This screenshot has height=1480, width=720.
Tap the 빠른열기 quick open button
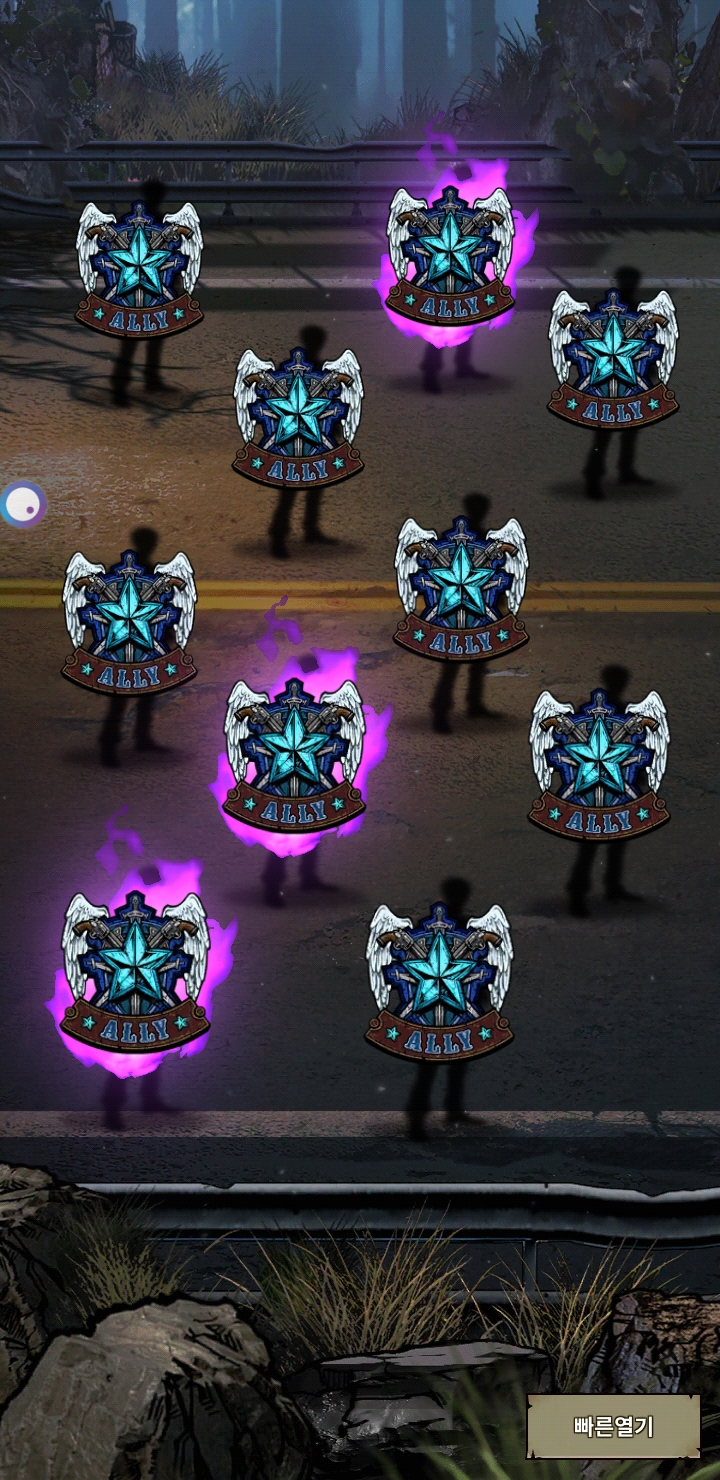(613, 1426)
